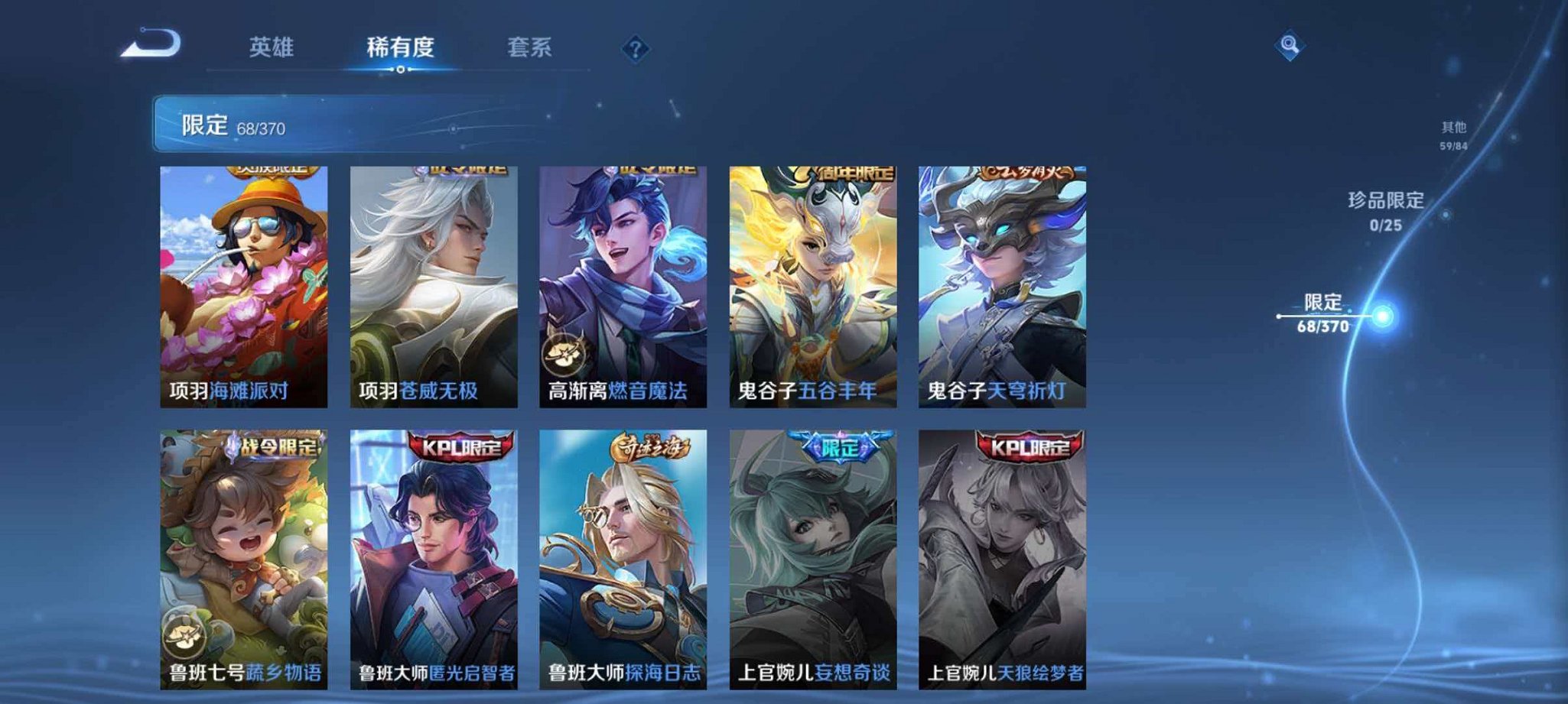This screenshot has width=1568, height=704.
Task: Switch to the 套系 tab
Action: (530, 46)
